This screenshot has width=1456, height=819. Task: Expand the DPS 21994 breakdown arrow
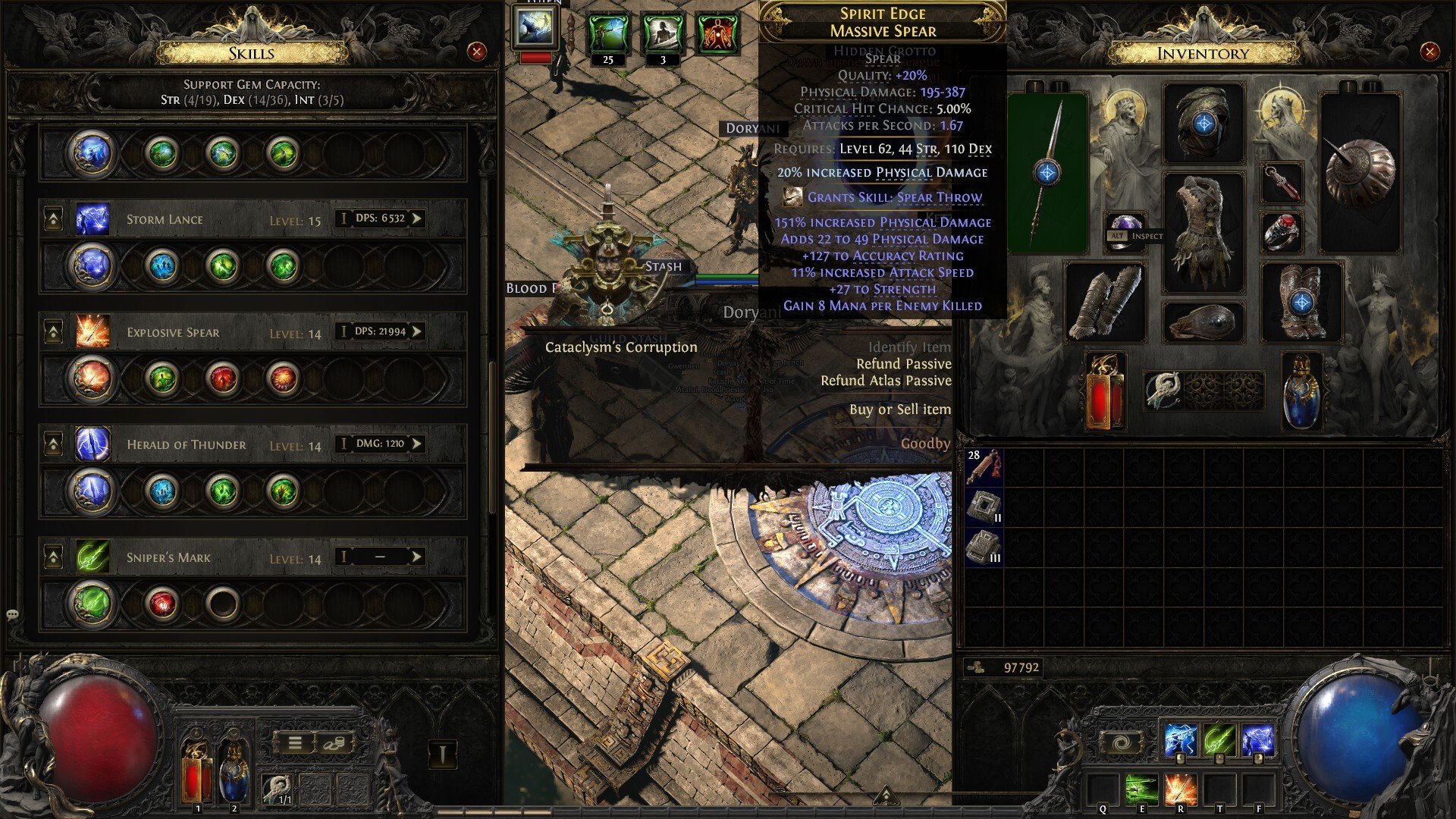tap(416, 331)
